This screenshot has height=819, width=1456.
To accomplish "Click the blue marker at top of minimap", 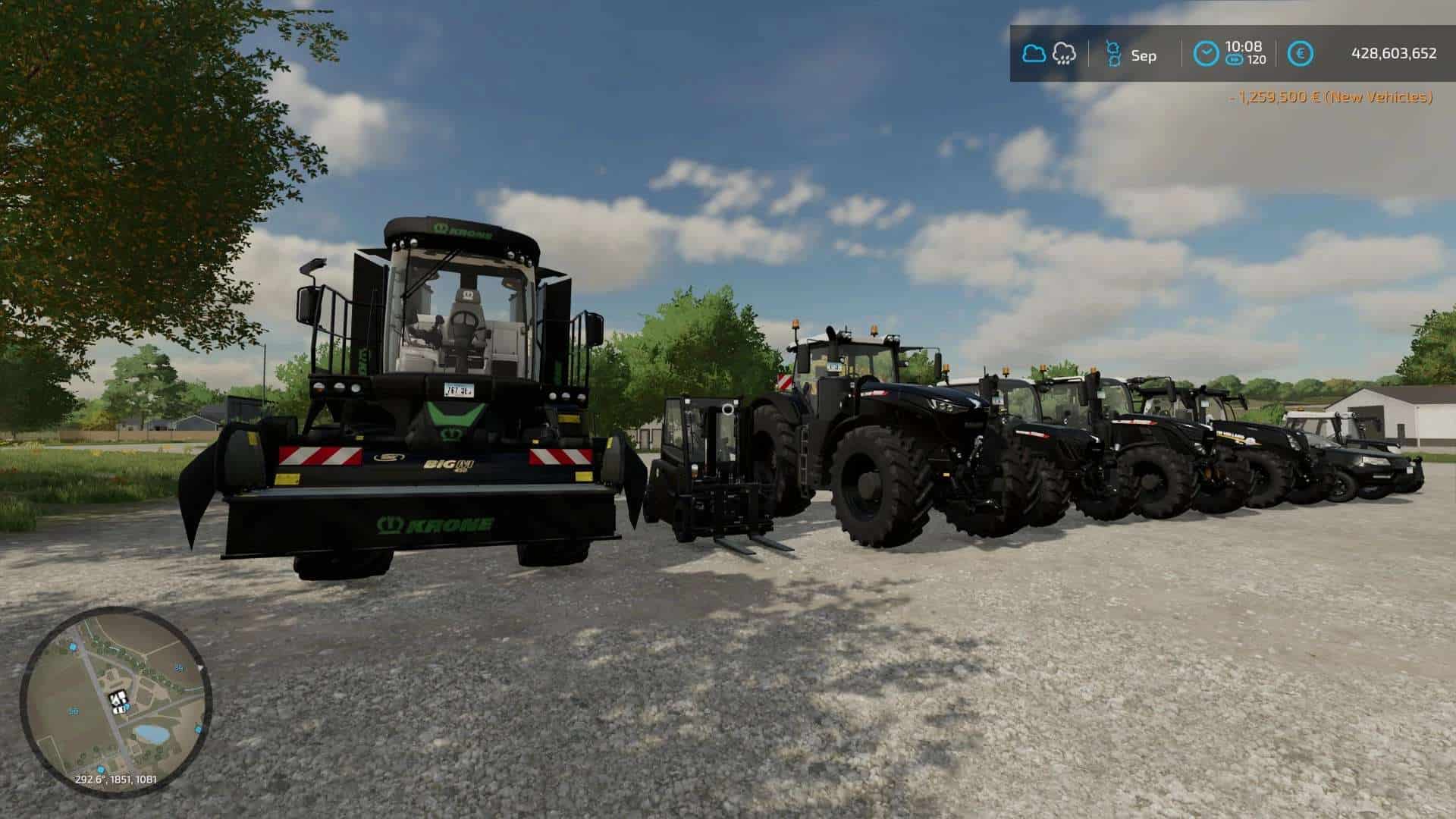I will coord(72,647).
